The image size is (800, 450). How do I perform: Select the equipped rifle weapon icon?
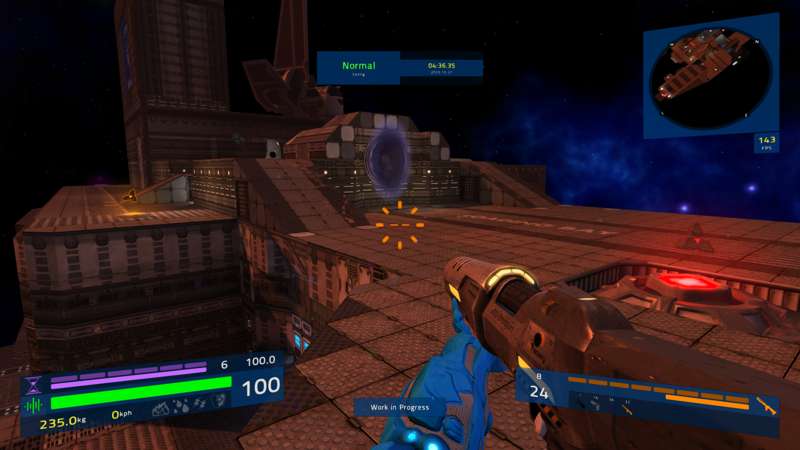765,406
